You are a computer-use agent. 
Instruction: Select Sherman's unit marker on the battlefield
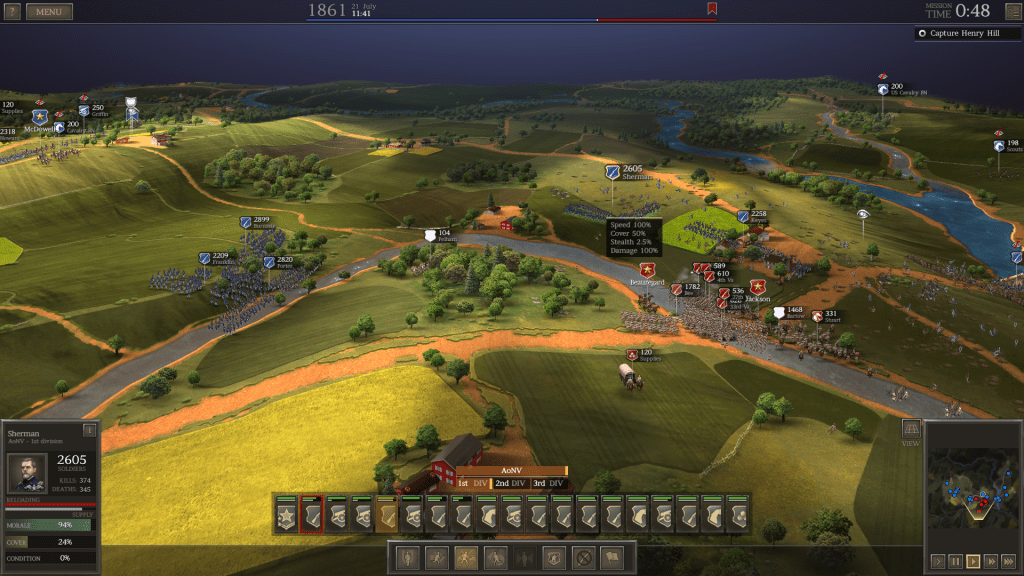click(x=612, y=172)
